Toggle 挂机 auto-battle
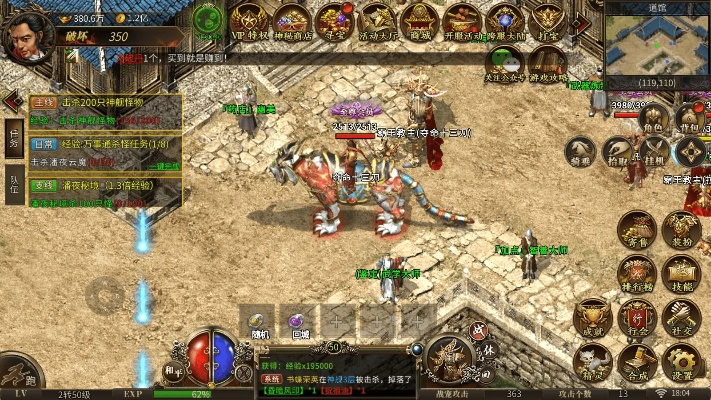This screenshot has height=400, width=711. (654, 150)
